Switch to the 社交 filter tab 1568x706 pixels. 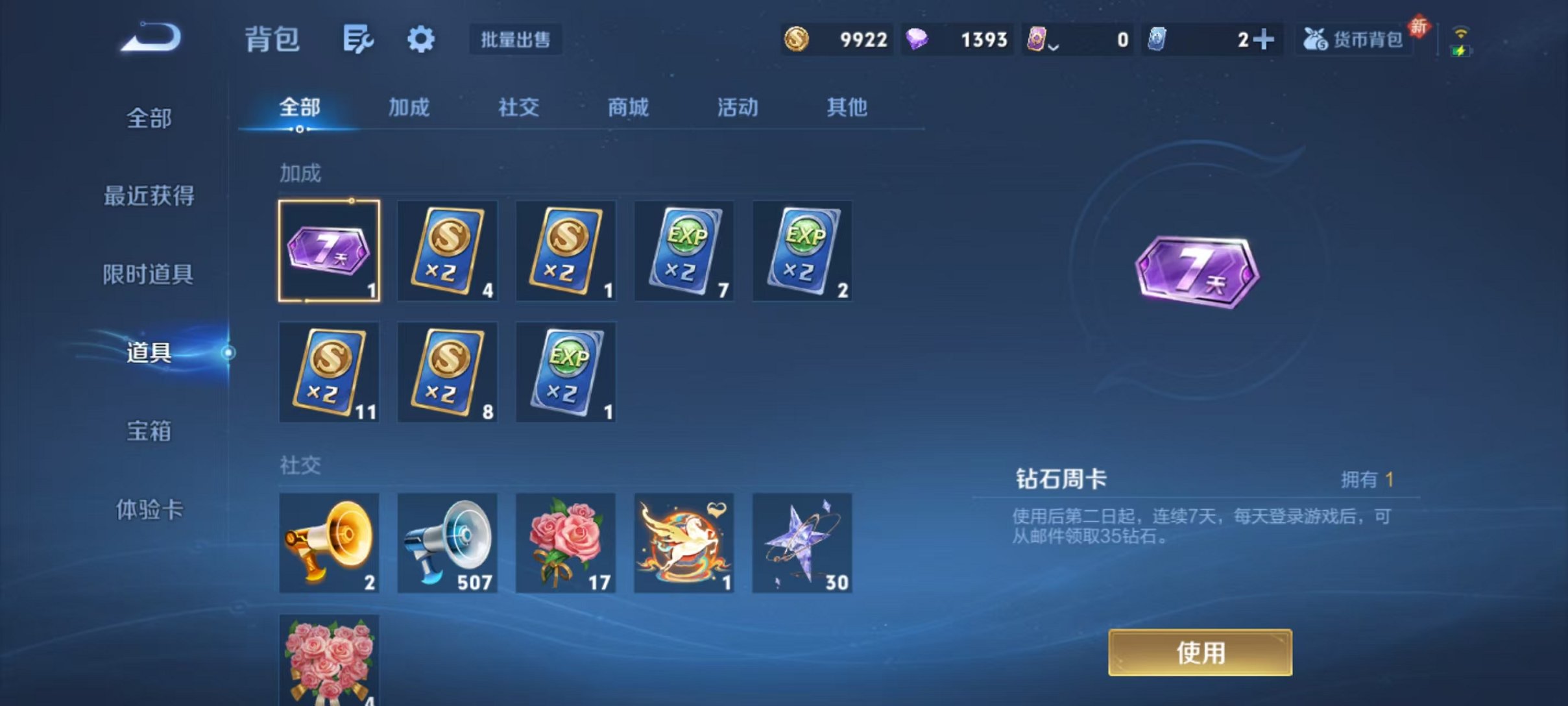[517, 108]
